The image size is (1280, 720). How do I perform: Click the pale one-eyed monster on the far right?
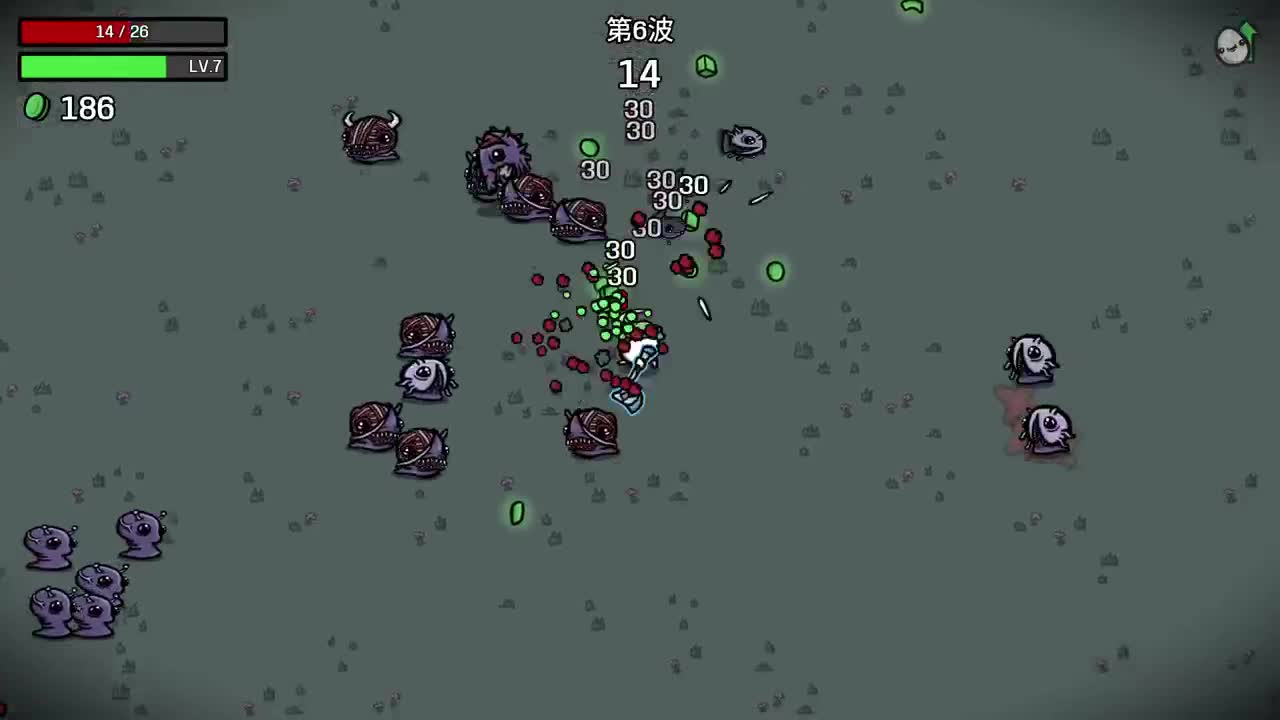(1032, 357)
